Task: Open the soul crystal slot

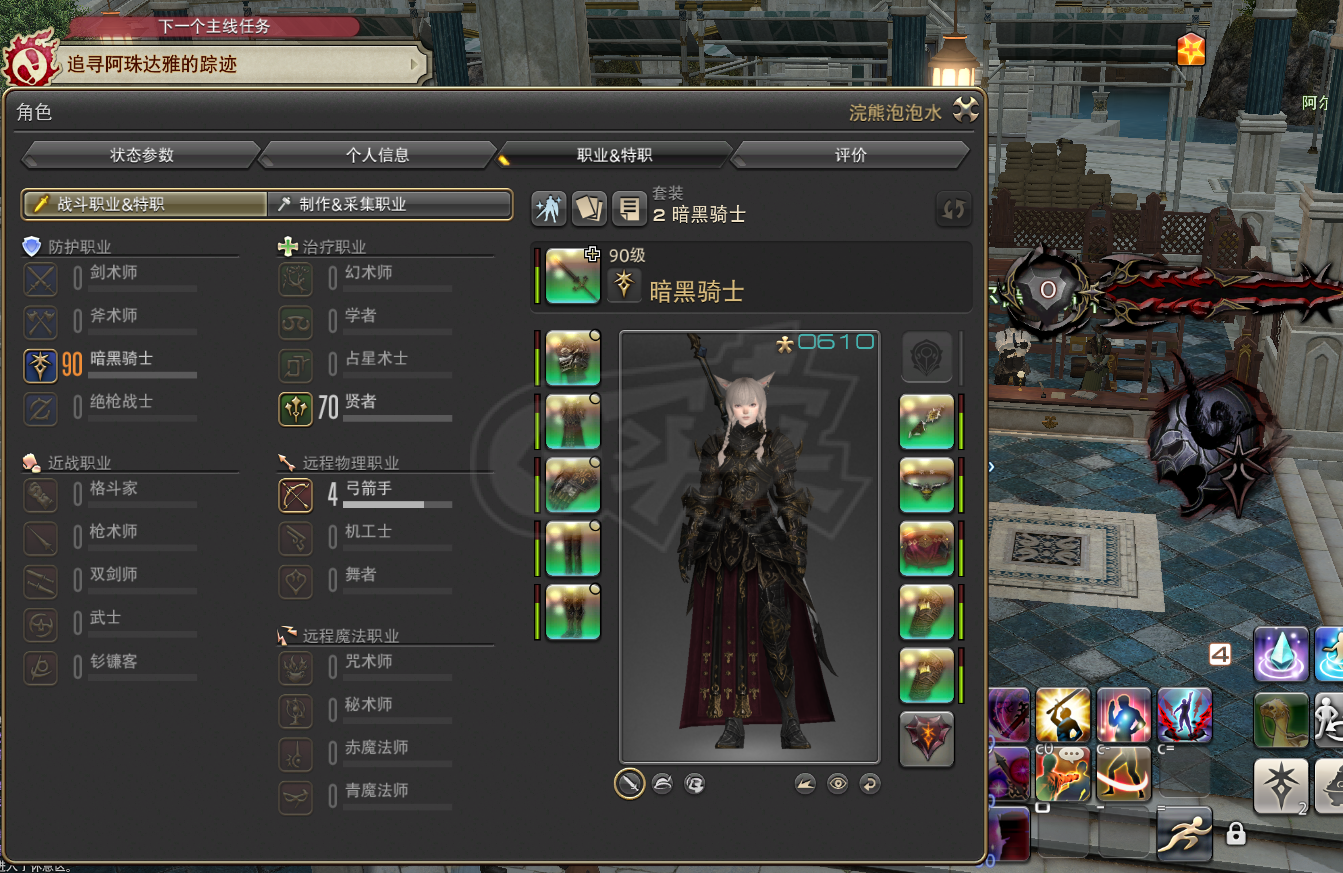Action: (x=927, y=739)
